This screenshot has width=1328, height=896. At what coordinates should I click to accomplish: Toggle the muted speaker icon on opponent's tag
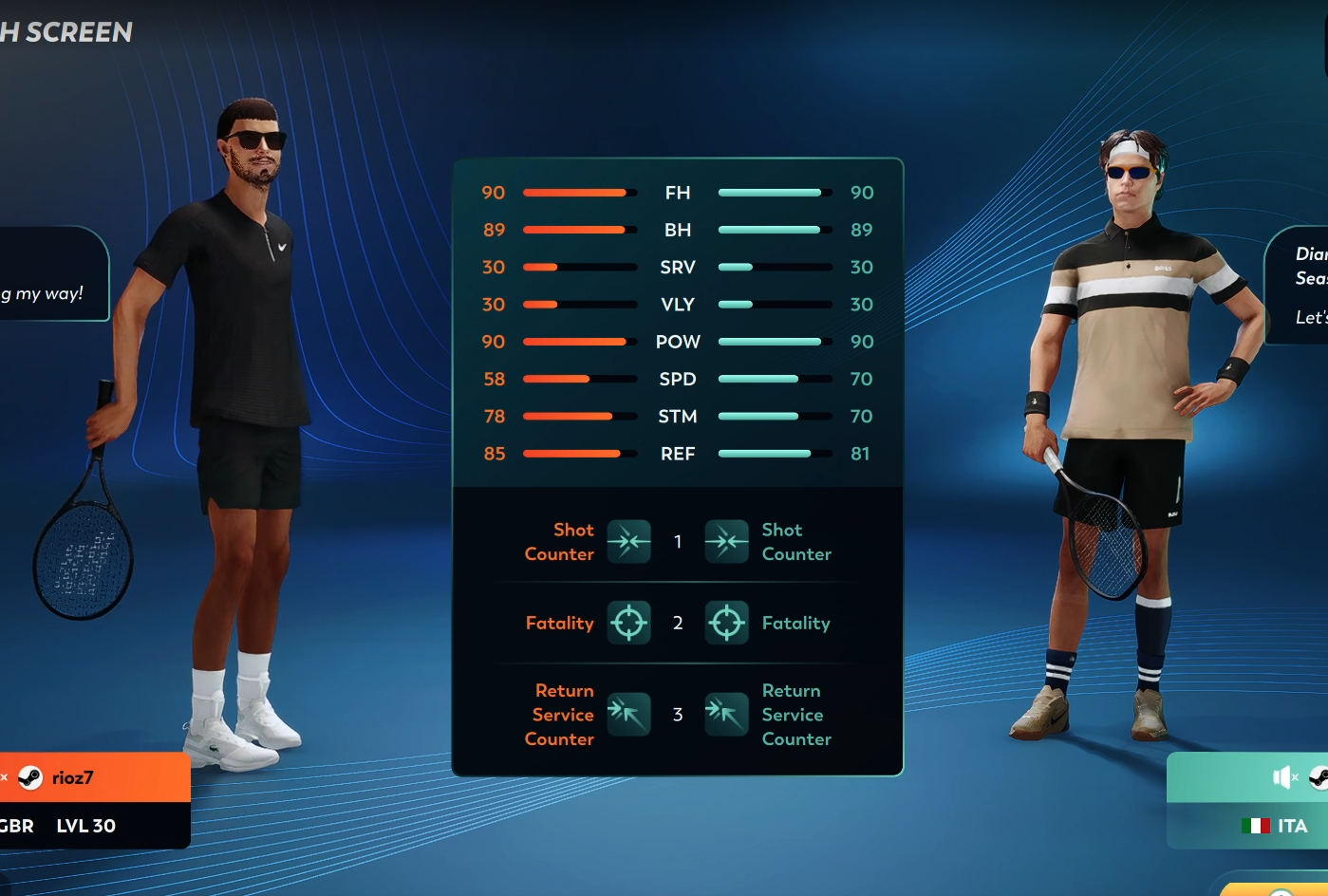click(1284, 777)
